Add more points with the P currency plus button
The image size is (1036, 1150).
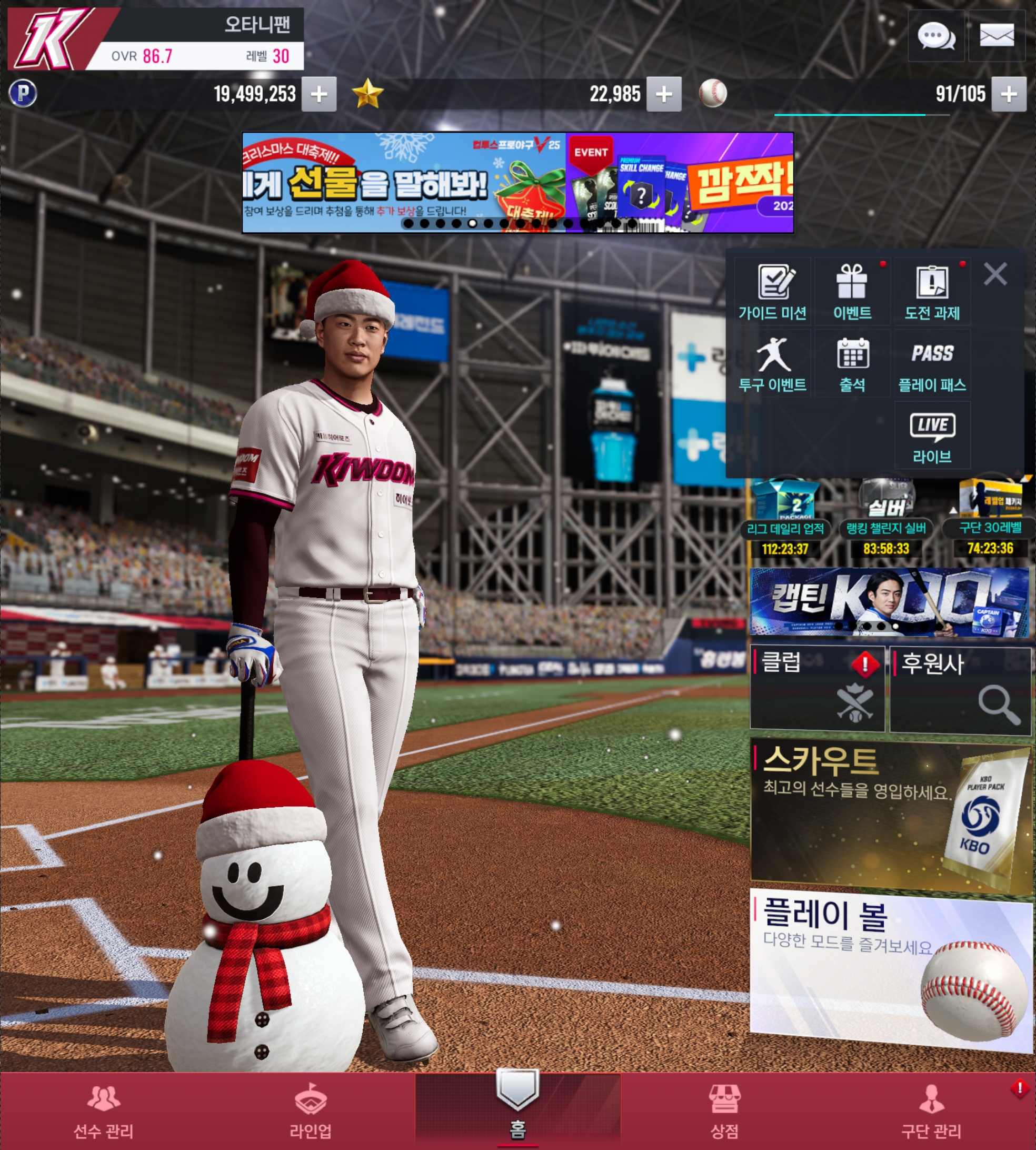[x=319, y=94]
